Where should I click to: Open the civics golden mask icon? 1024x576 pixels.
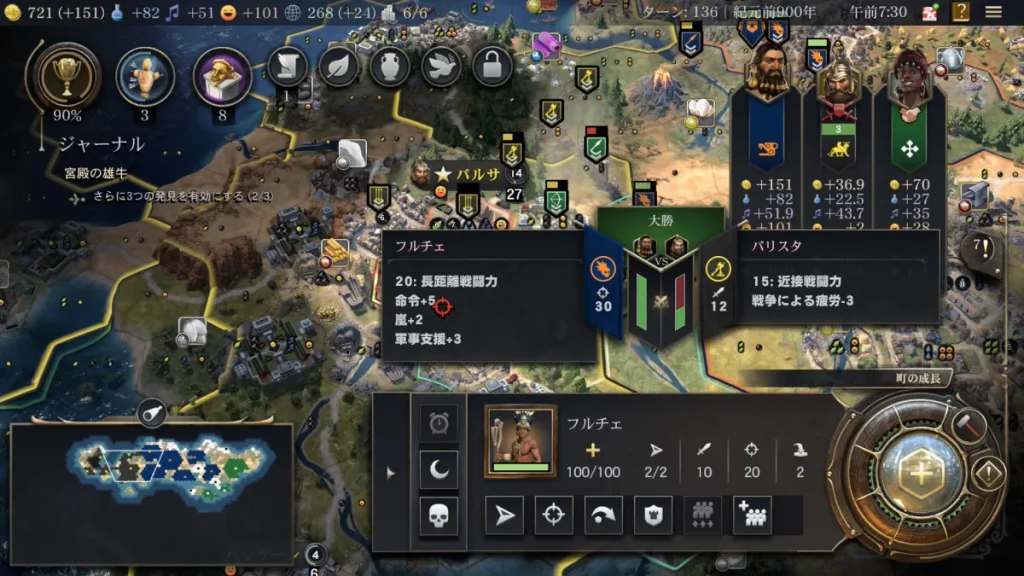(222, 76)
